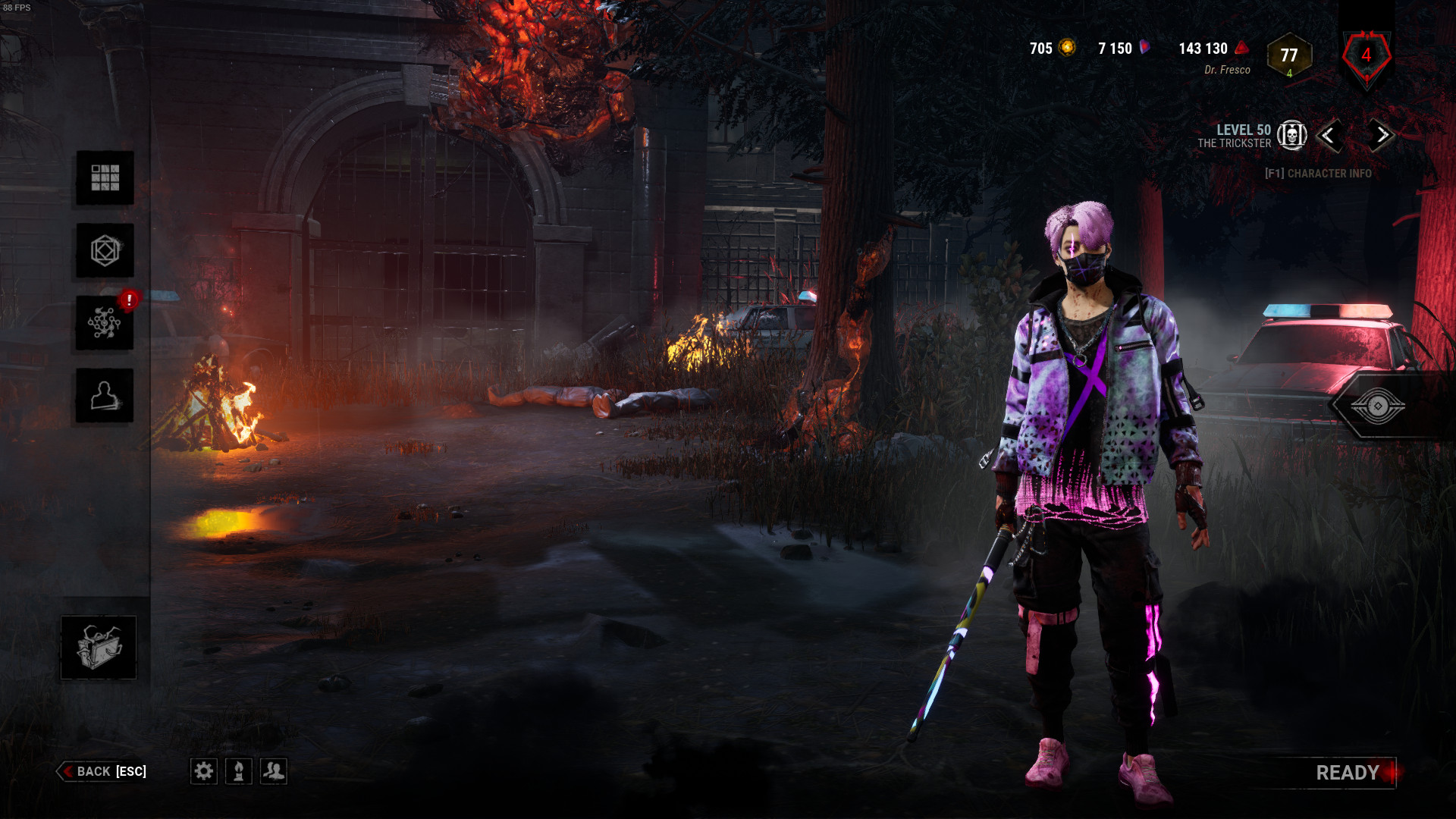Image resolution: width=1456 pixels, height=819 pixels.
Task: Open the loadout grid panel
Action: [105, 179]
